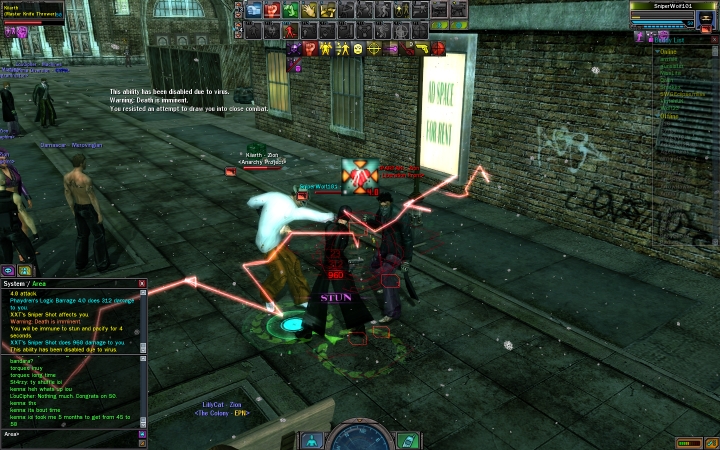The image size is (720, 450).
Task: Type in the Area chat input field
Action: click(x=68, y=434)
